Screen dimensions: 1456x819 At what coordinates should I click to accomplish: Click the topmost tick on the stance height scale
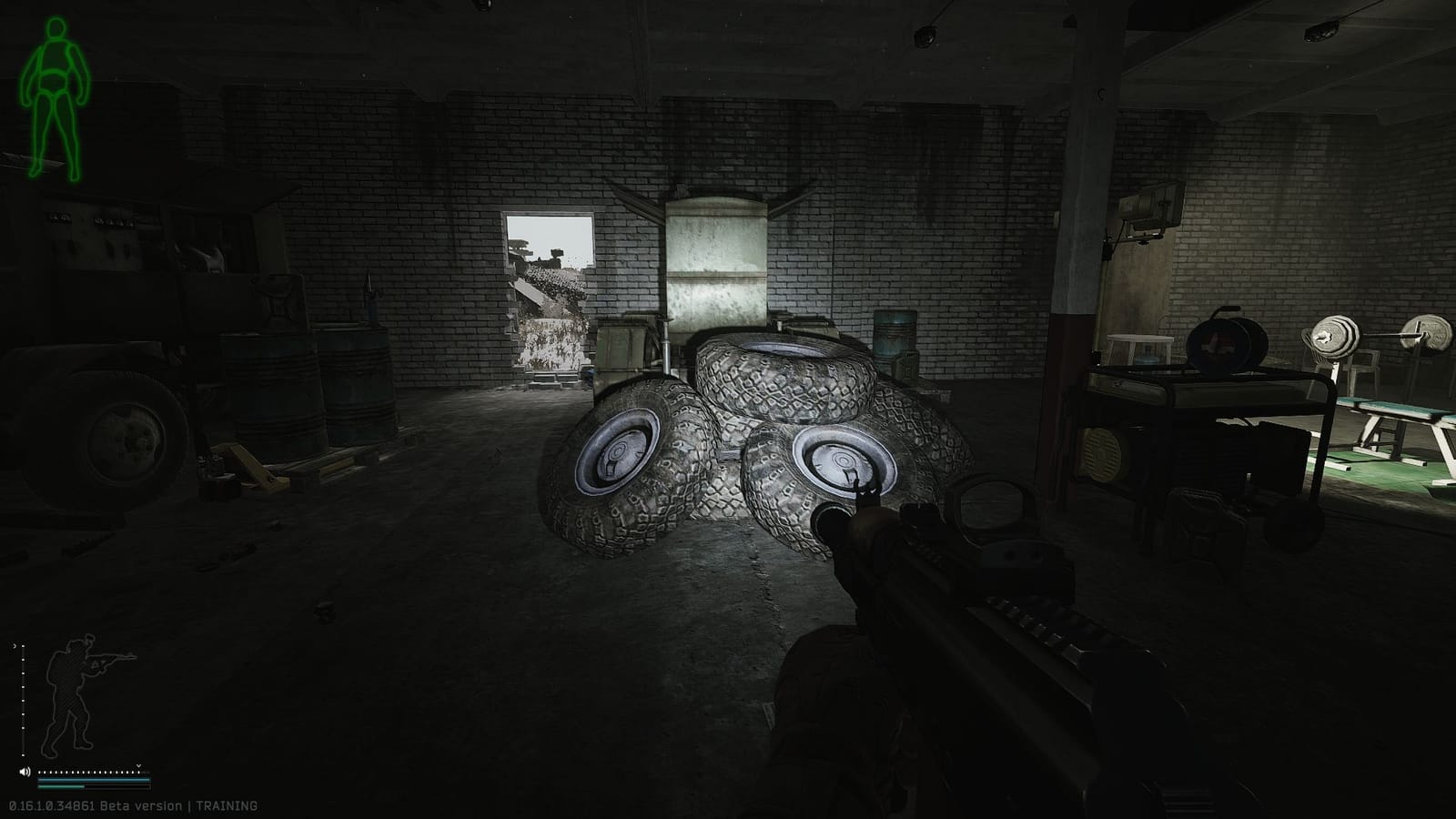coord(23,647)
